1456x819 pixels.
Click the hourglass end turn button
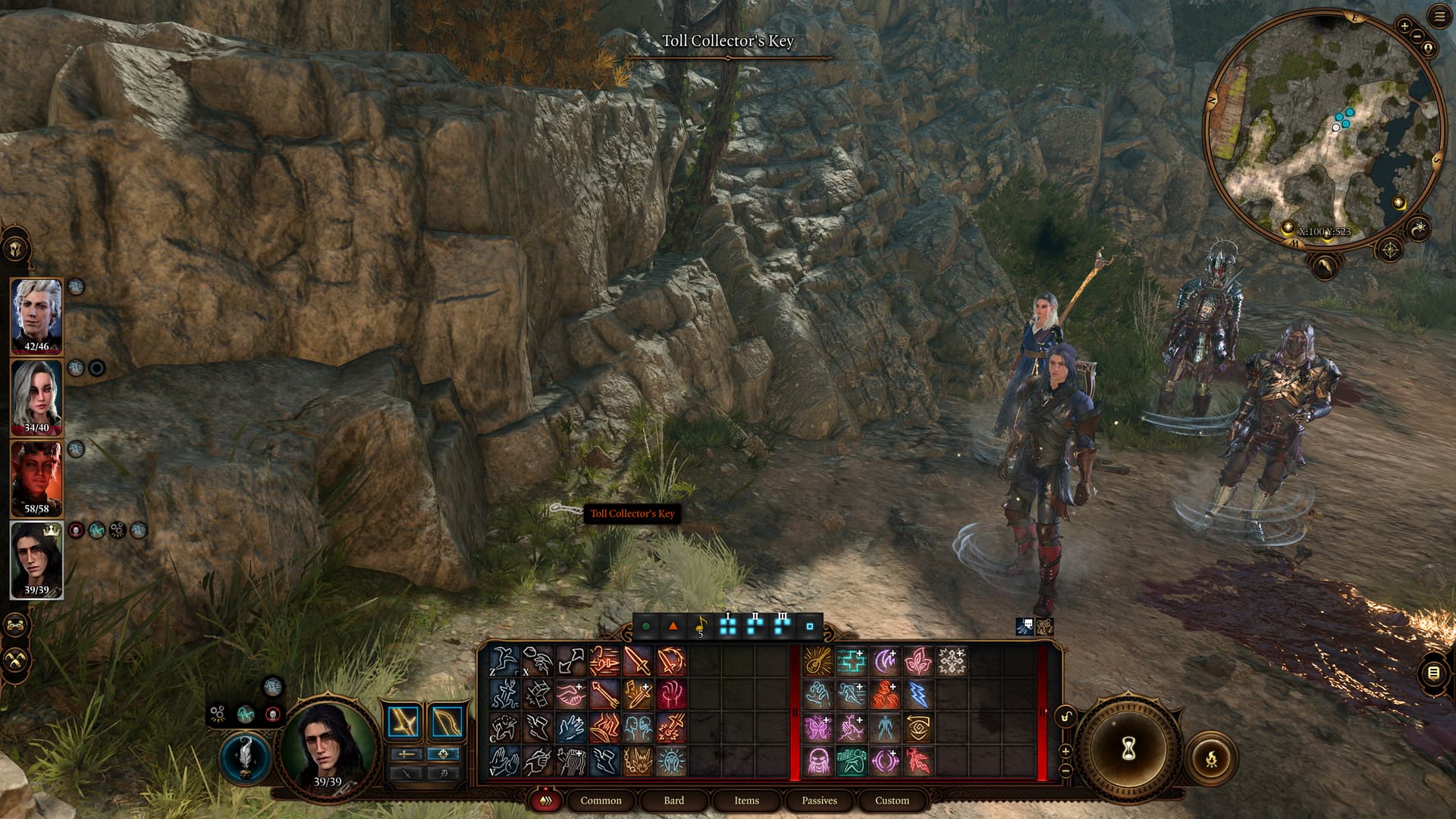(1128, 749)
